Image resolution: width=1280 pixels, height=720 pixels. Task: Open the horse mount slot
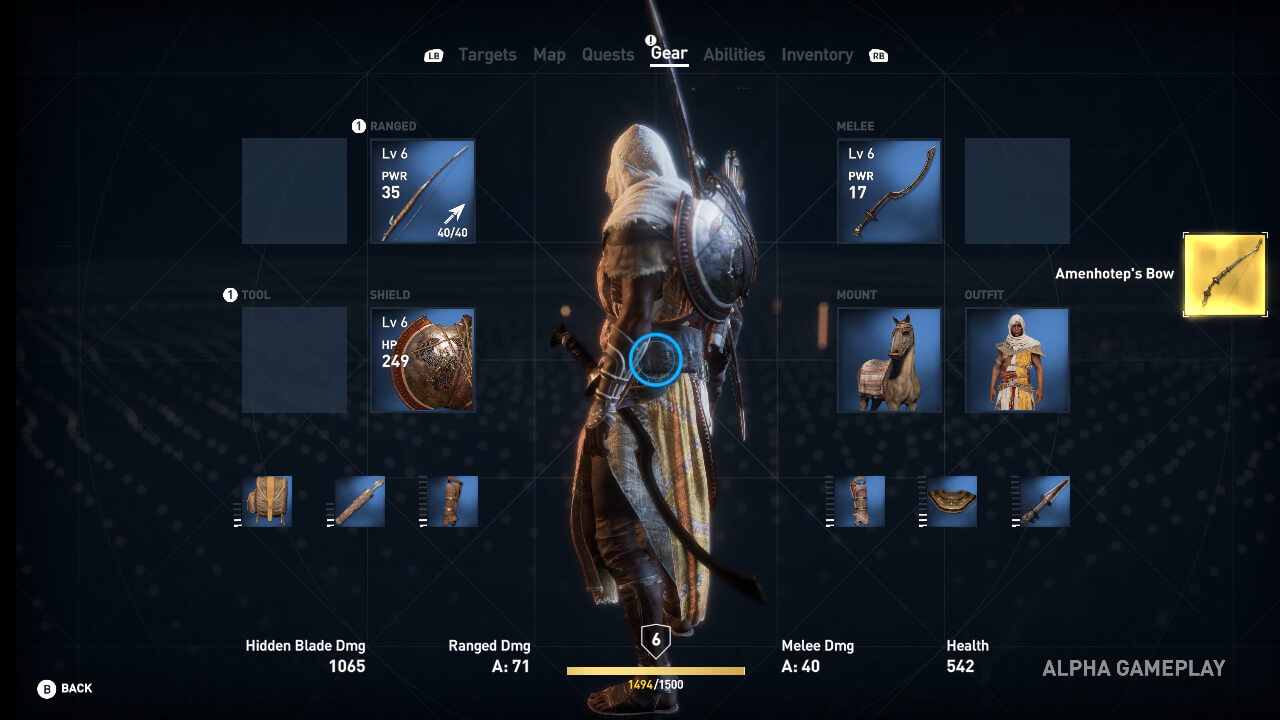pos(889,360)
